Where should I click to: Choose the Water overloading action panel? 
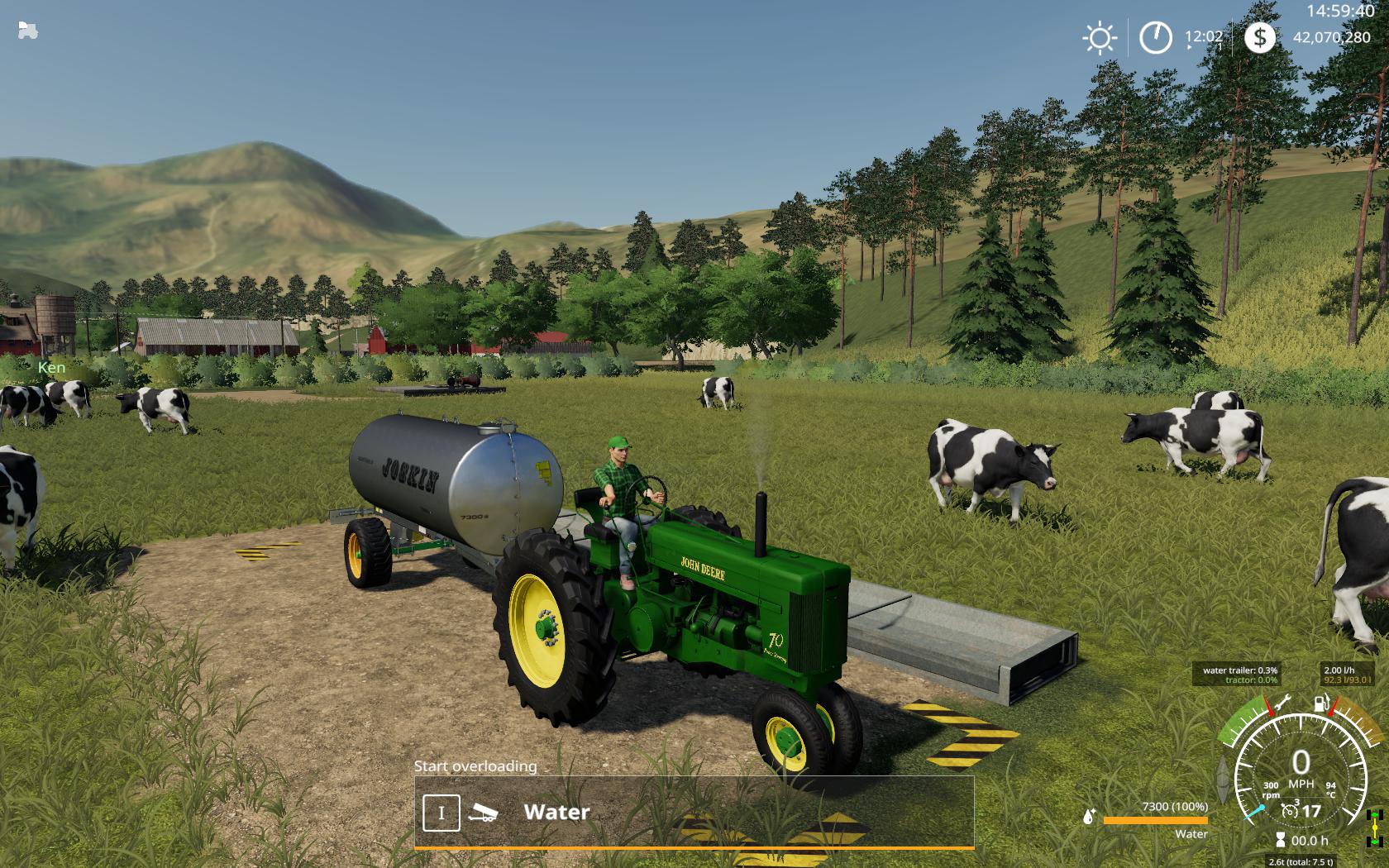point(694,812)
